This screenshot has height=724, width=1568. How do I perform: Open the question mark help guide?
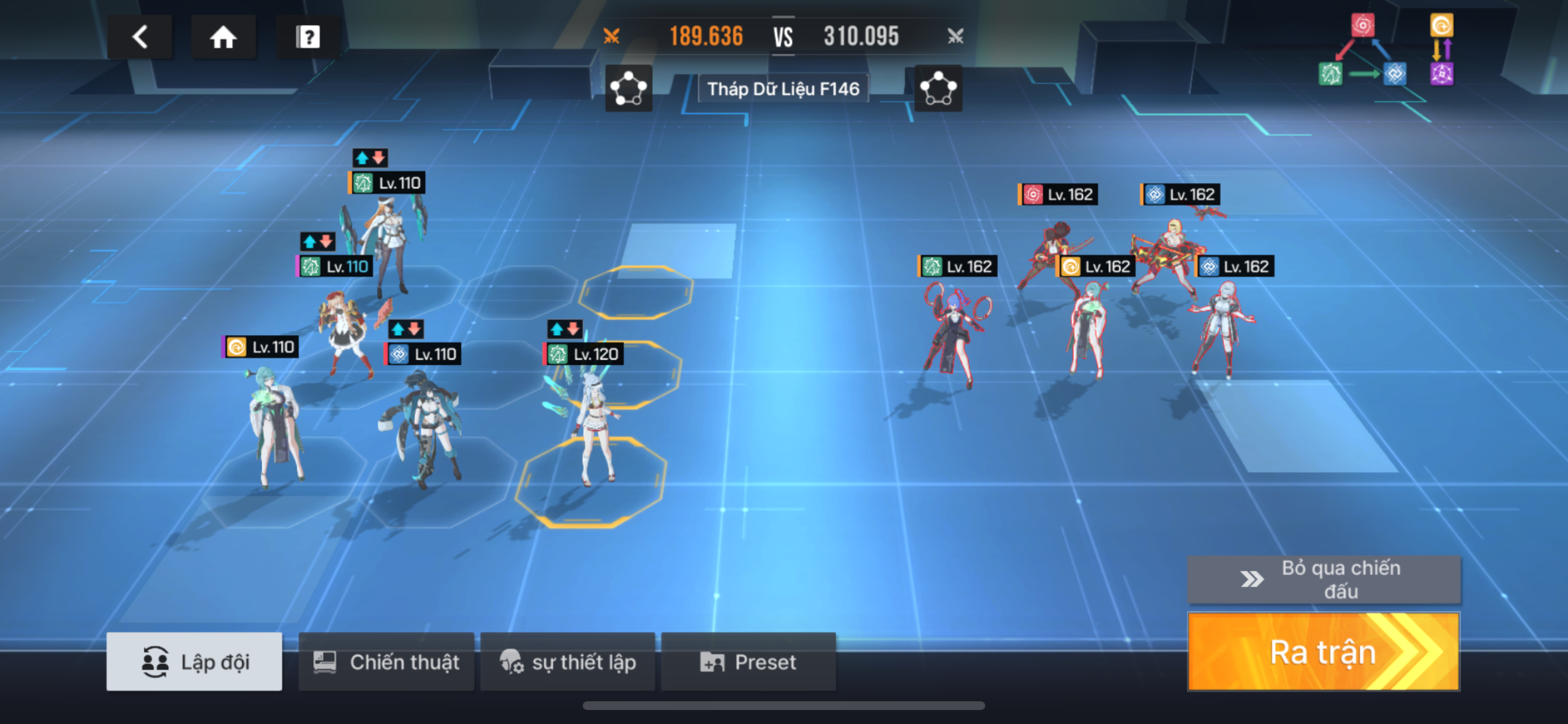tap(308, 37)
